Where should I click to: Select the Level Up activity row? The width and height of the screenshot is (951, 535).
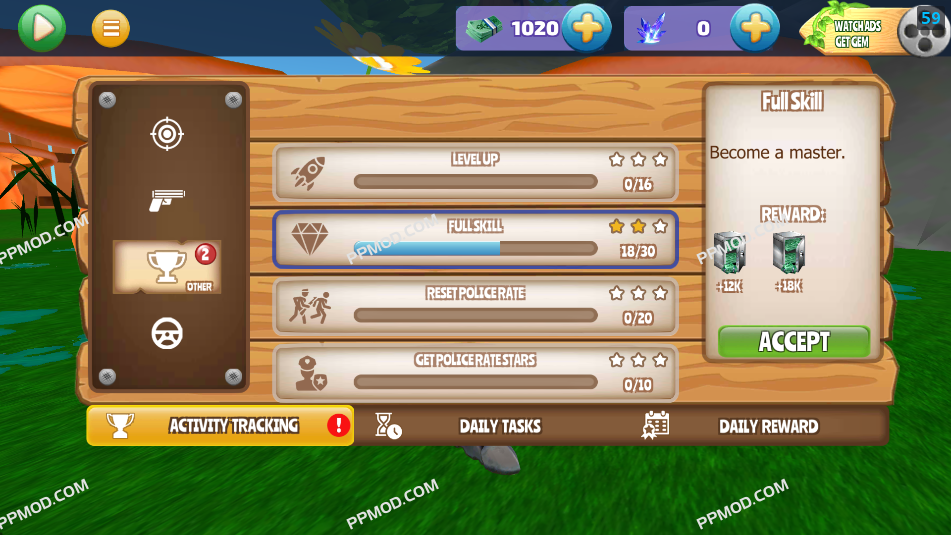475,173
